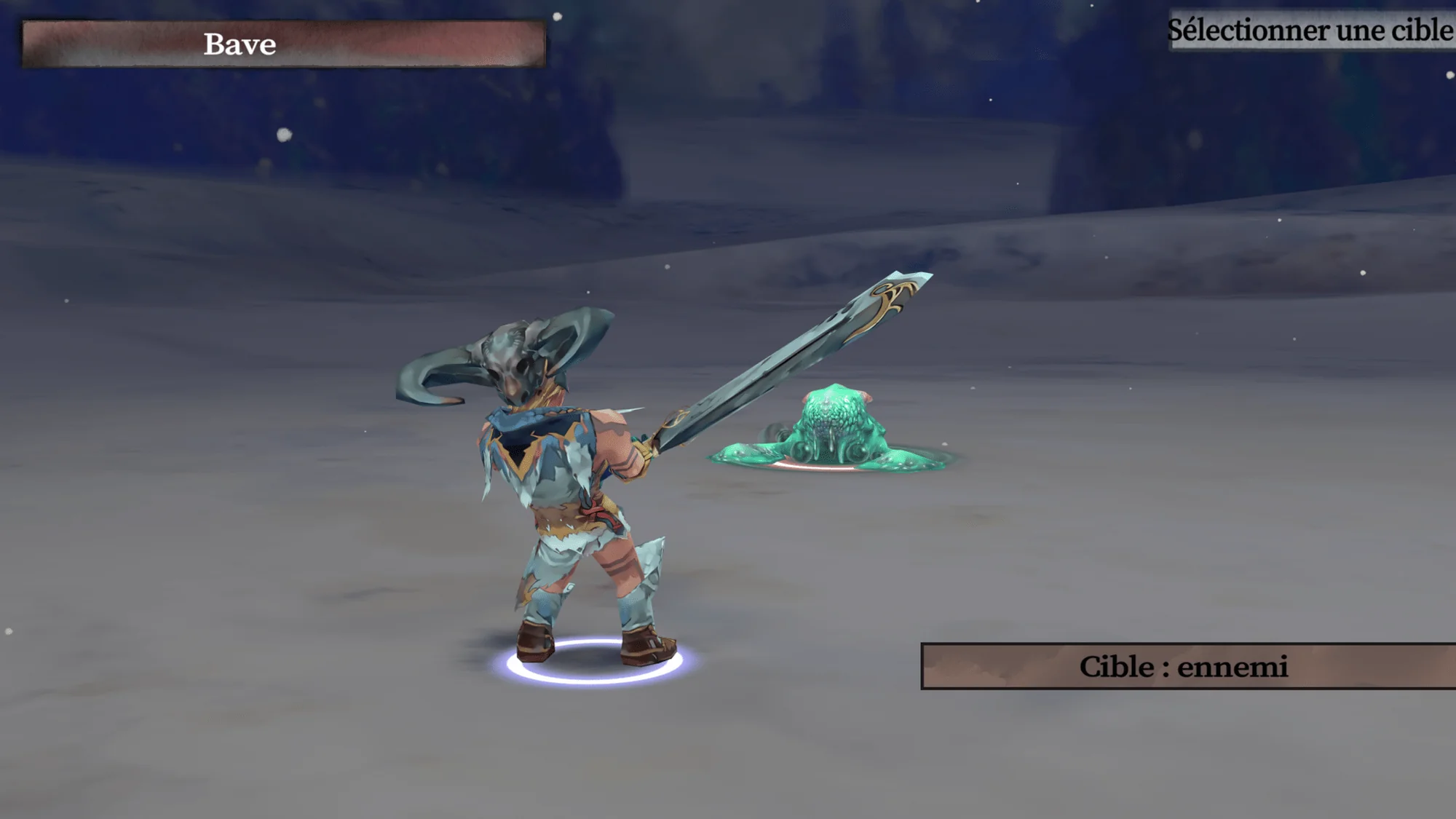This screenshot has height=819, width=1456.
Task: Select the green slime enemy as target
Action: 834,431
